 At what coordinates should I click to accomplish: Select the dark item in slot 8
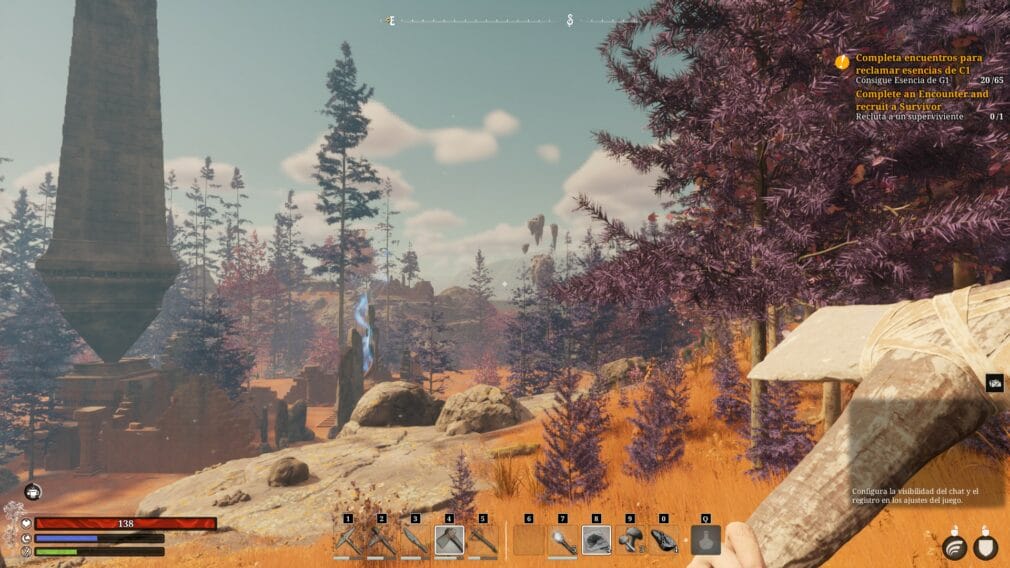[597, 541]
